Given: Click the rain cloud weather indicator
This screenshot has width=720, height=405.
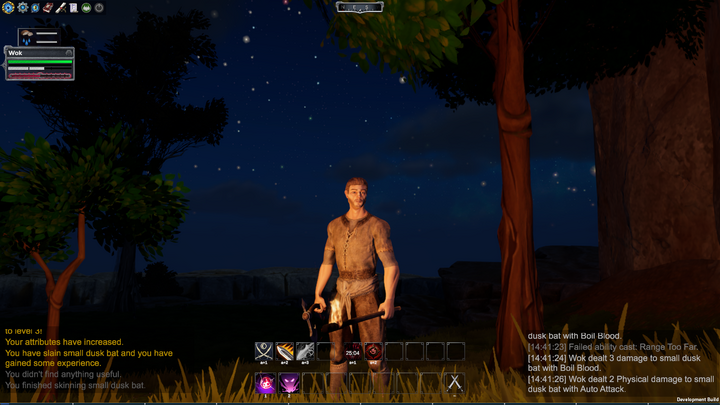Looking at the screenshot, I should (x=27, y=37).
